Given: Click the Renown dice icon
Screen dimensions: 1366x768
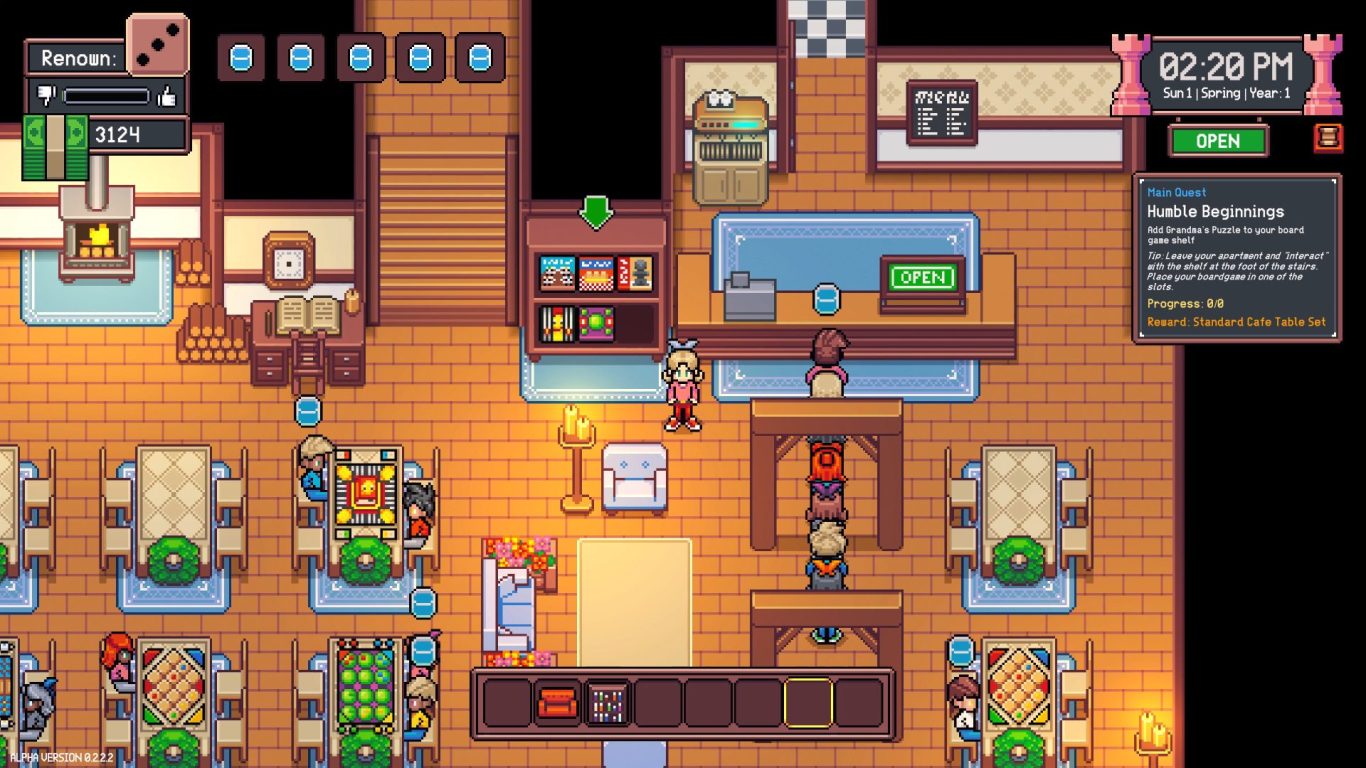Looking at the screenshot, I should (157, 45).
